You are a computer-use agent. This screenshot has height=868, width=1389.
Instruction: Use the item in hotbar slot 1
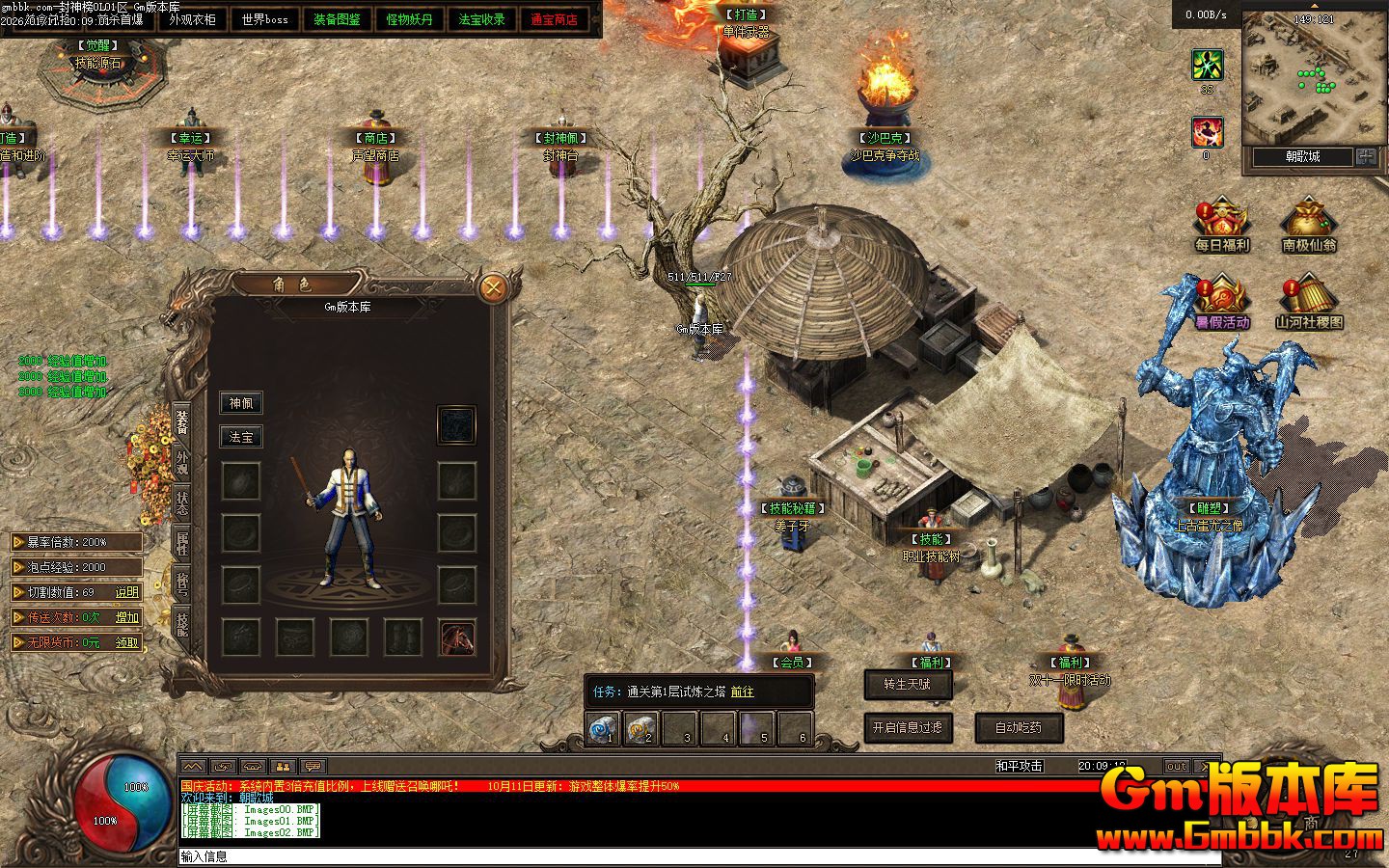click(x=604, y=728)
